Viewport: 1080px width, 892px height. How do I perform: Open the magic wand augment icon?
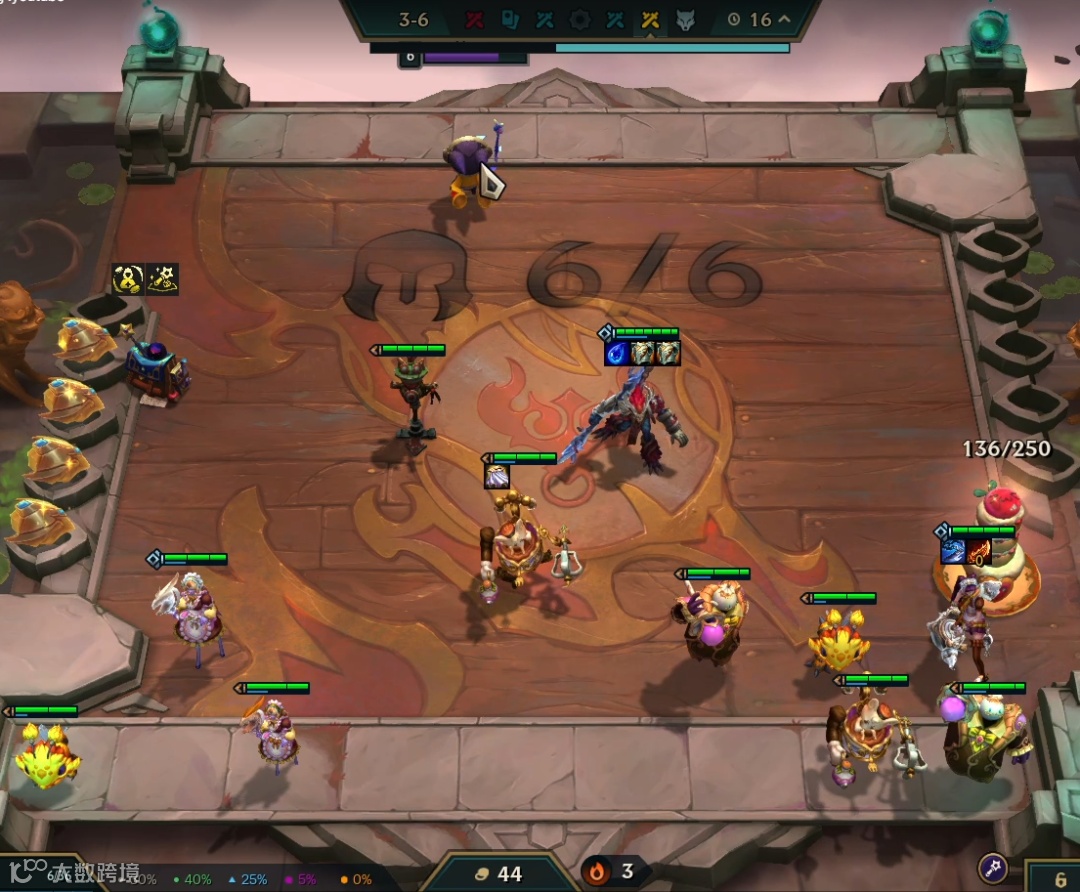pyautogui.click(x=162, y=279)
